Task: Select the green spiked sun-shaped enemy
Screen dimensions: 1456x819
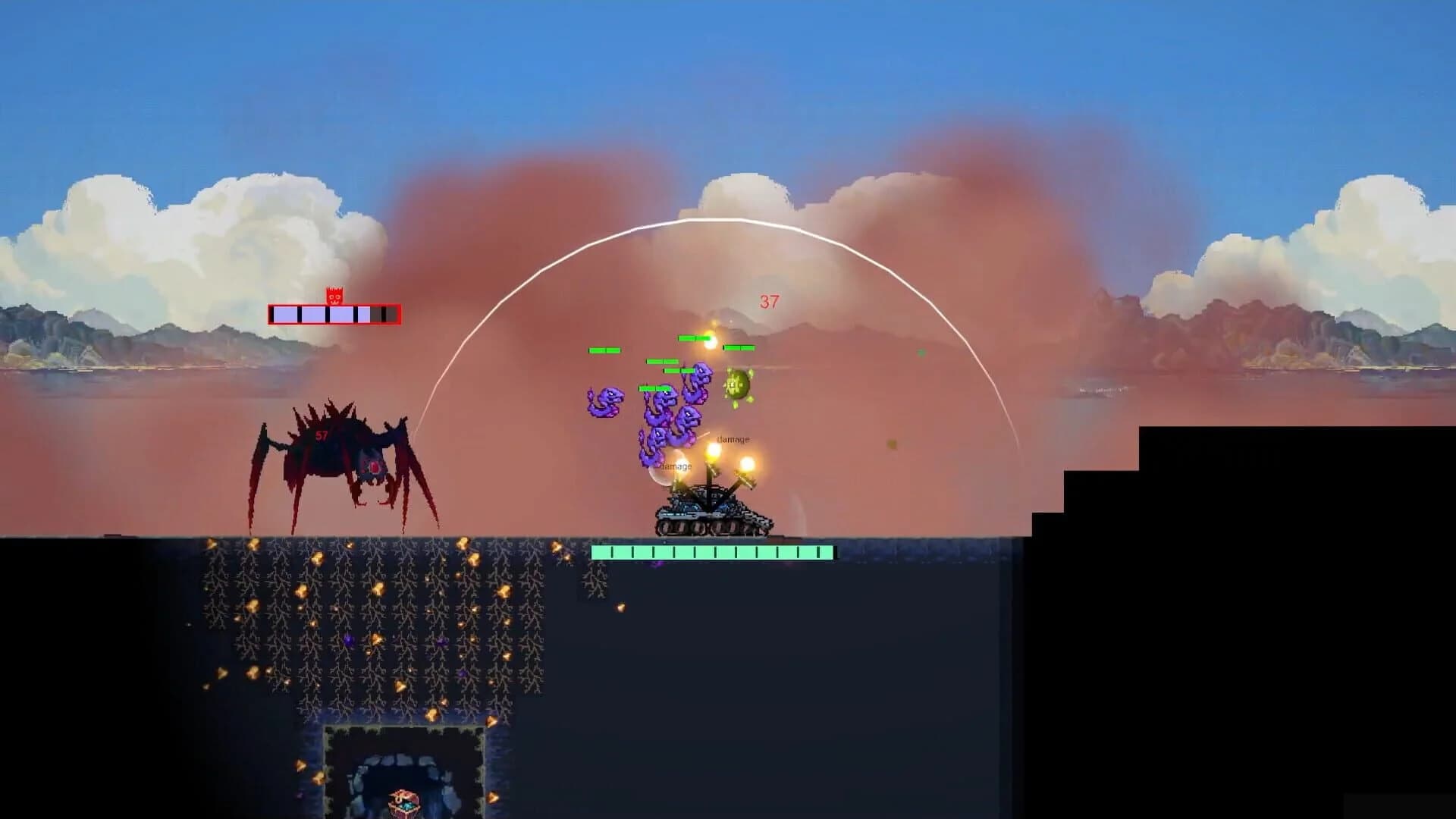Action: [737, 384]
